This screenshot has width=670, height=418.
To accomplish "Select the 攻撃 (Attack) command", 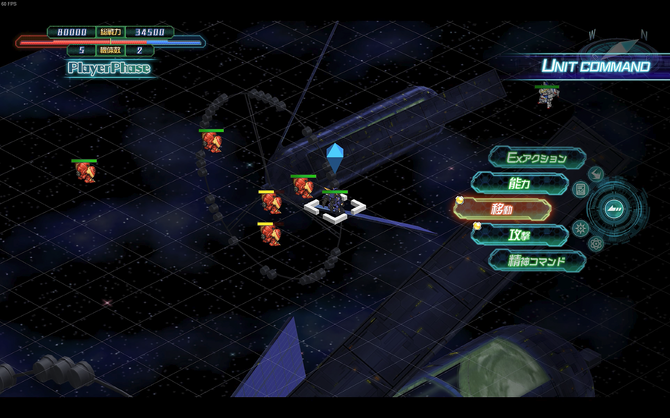I will click(x=520, y=235).
